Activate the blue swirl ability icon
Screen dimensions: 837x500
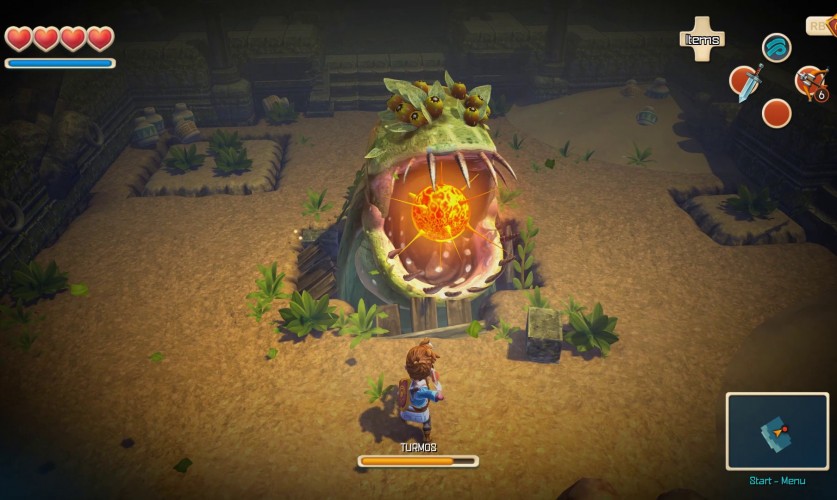pyautogui.click(x=776, y=47)
